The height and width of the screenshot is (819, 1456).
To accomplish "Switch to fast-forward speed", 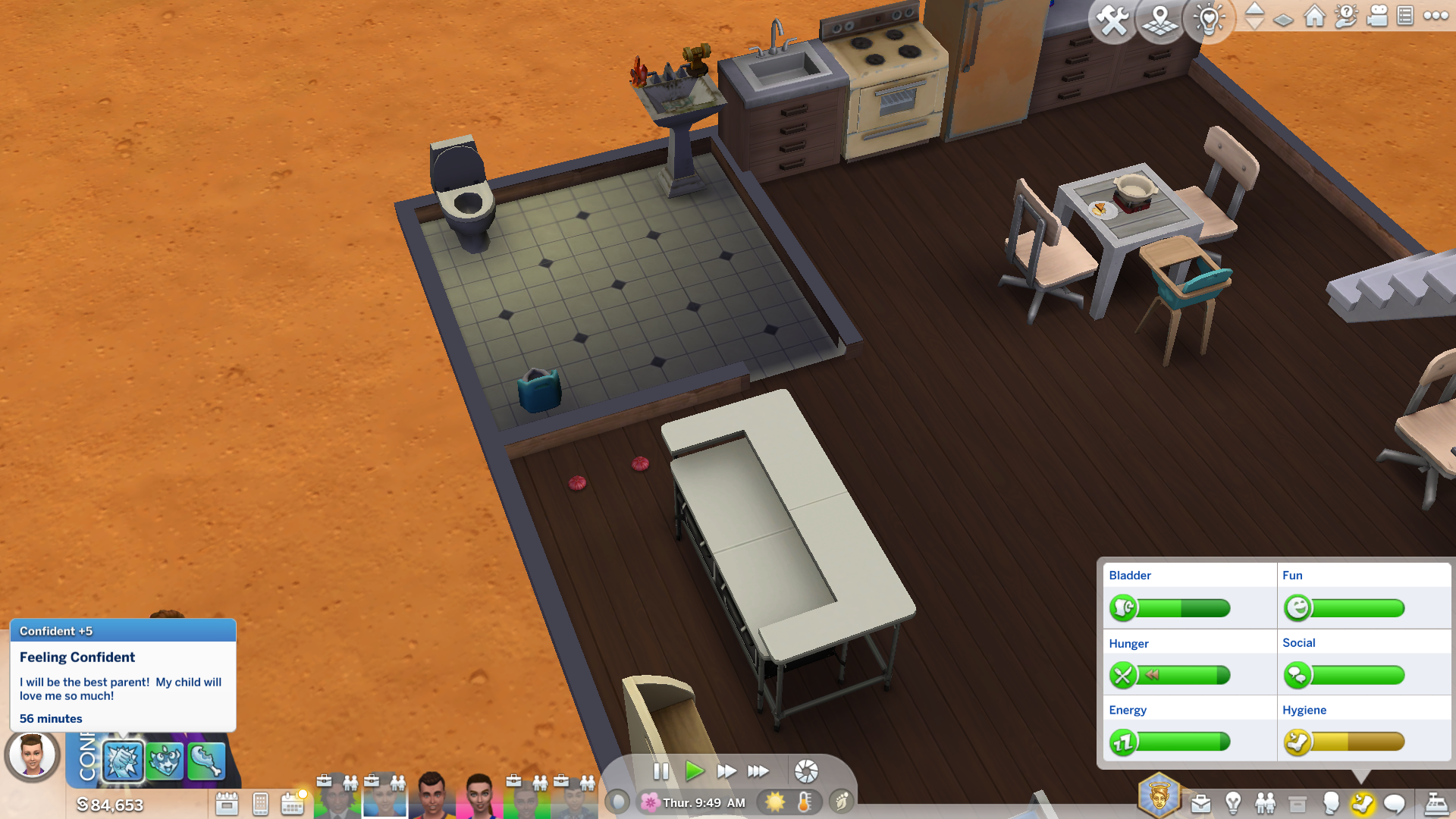I will (x=726, y=771).
